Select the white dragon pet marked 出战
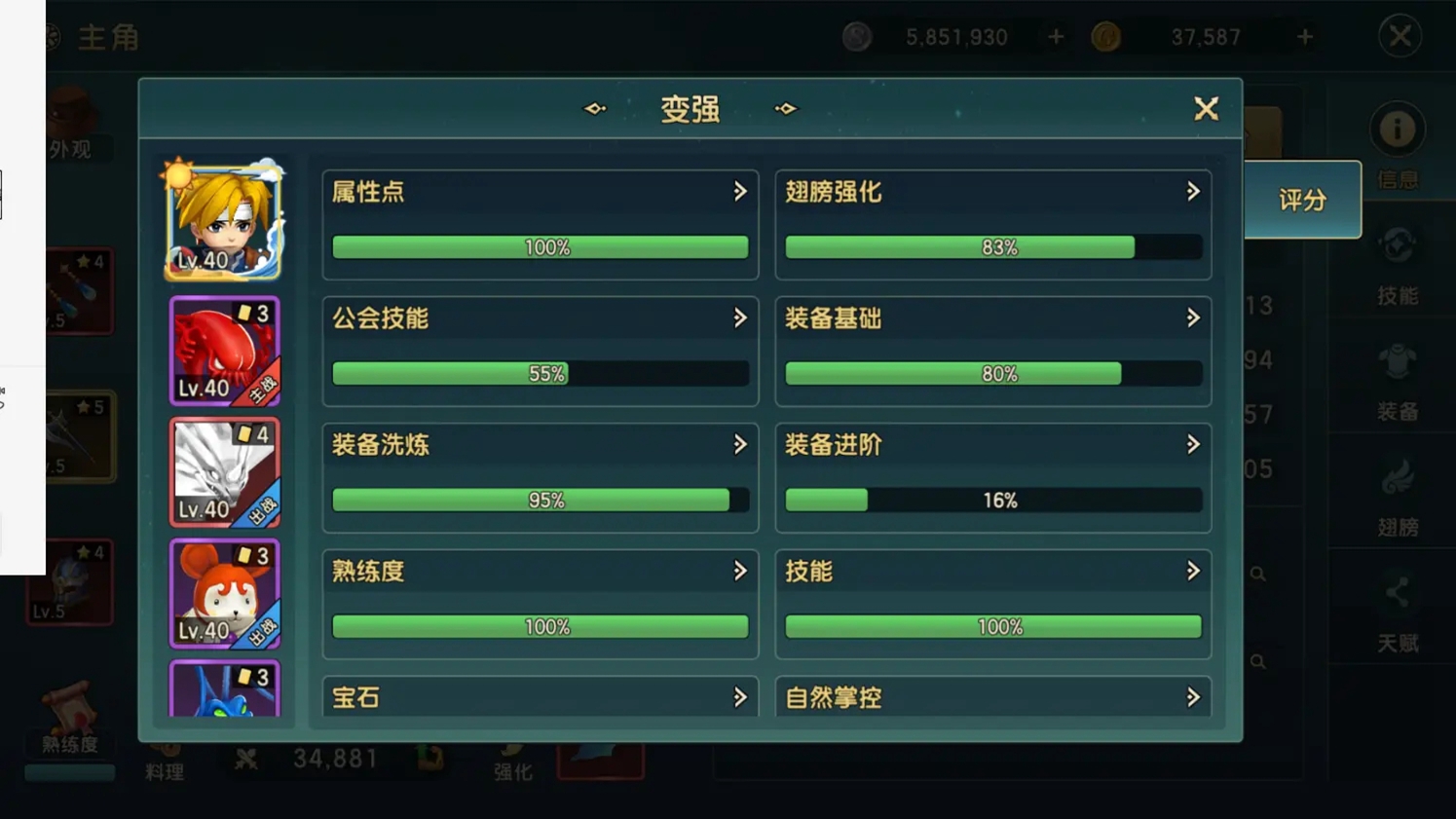 (x=224, y=472)
